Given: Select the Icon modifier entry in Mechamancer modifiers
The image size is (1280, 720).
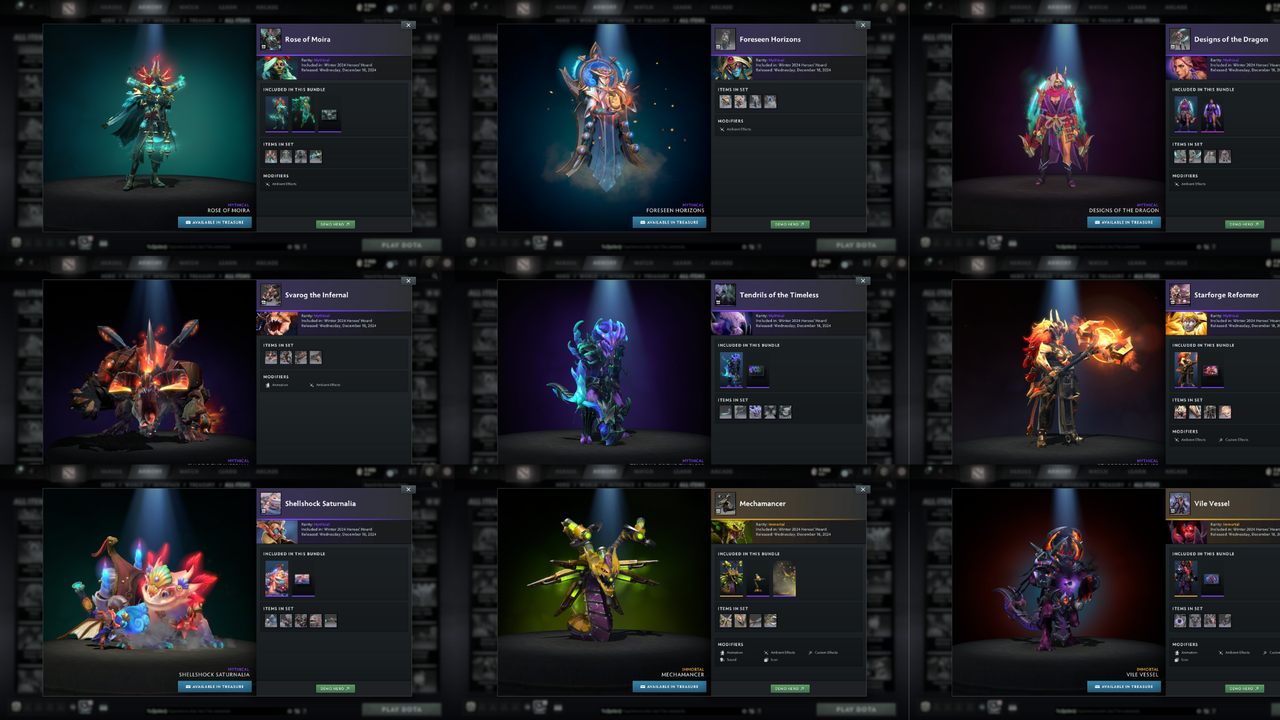Looking at the screenshot, I should (766, 659).
